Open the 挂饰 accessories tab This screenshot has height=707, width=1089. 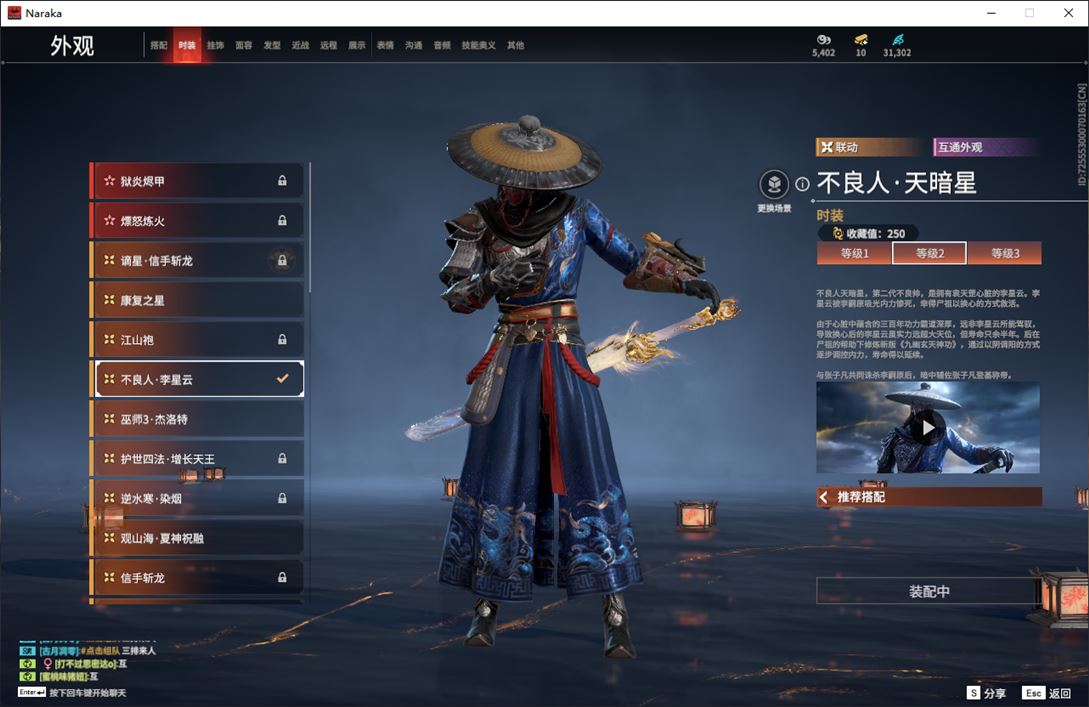coord(215,45)
